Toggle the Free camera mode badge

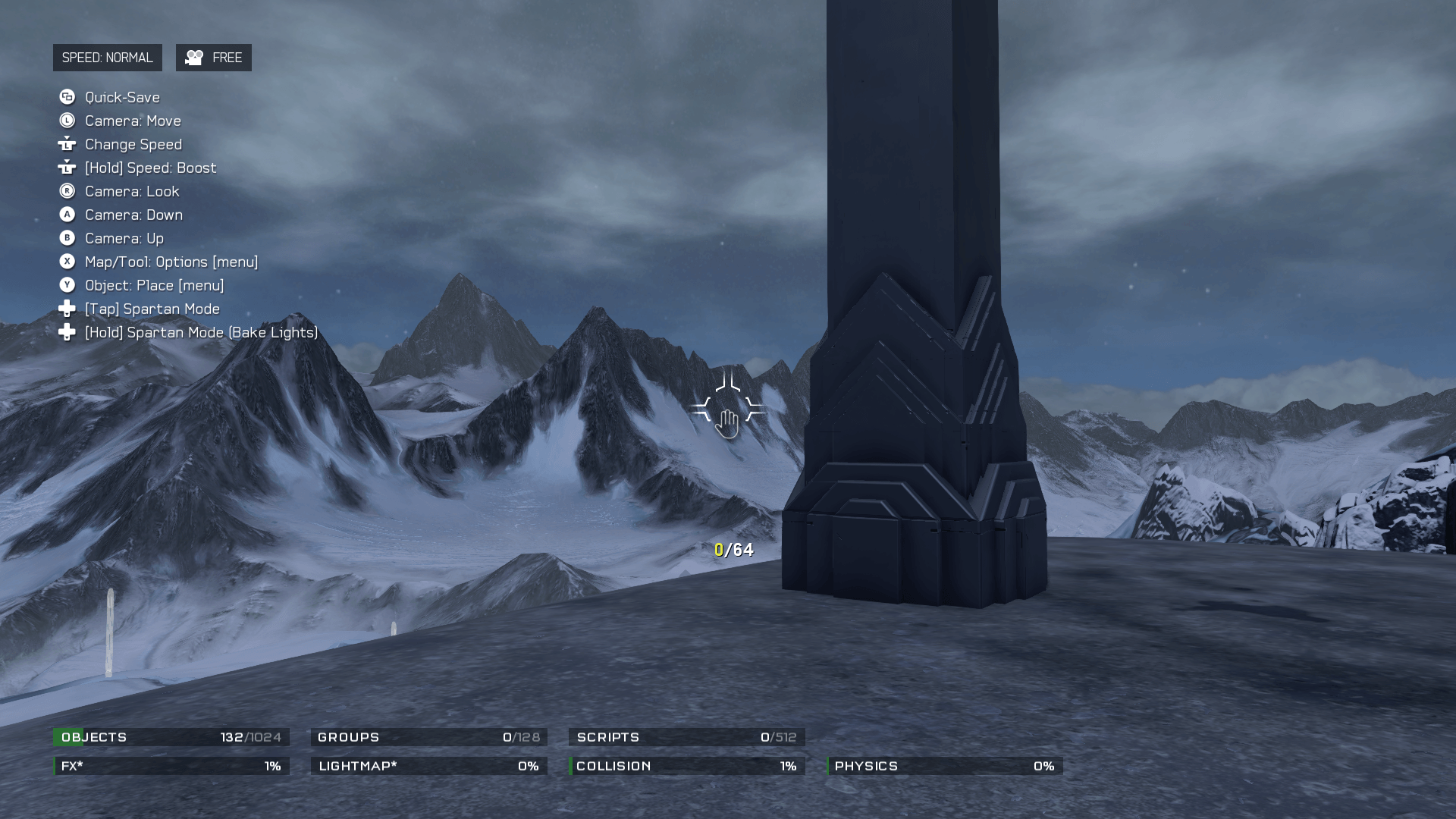(214, 58)
